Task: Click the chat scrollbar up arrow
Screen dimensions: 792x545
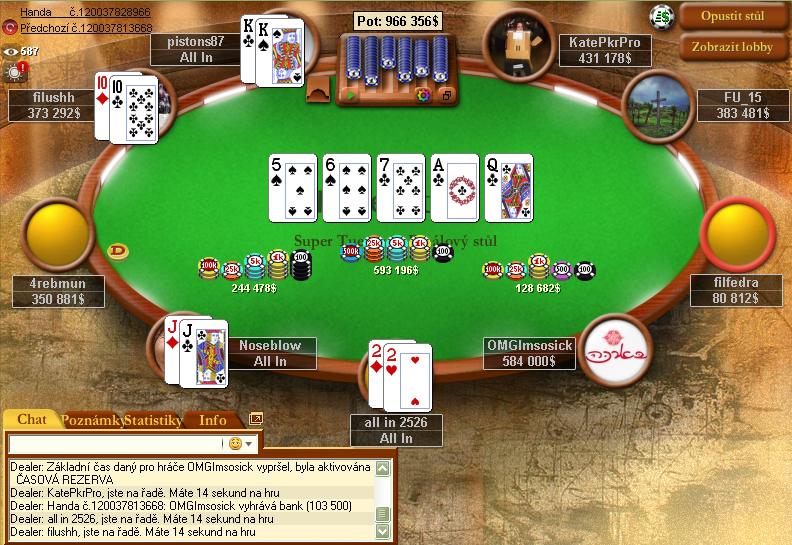Action: pos(382,467)
